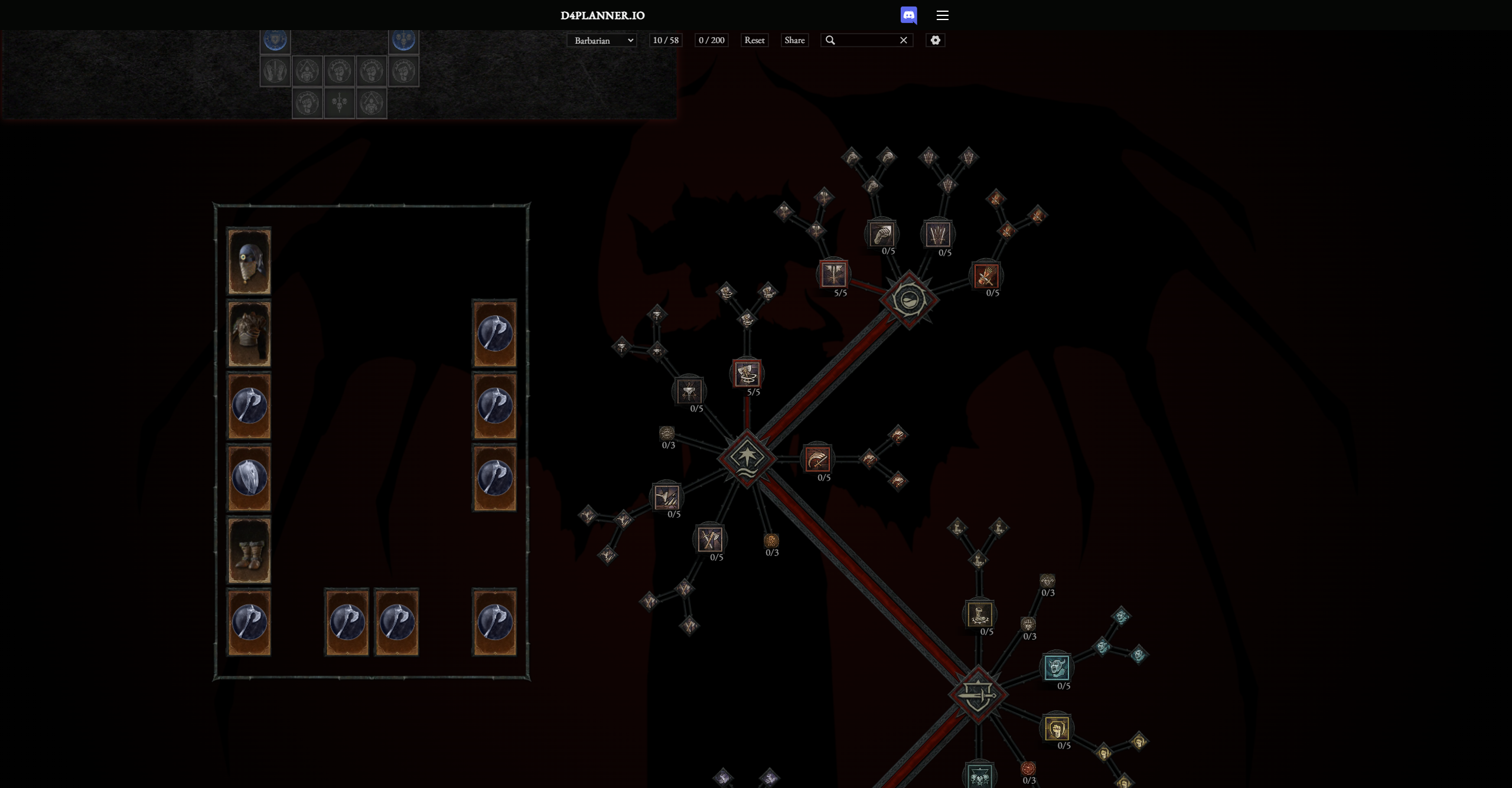Select the sword-and-shield defensive keystone node

pos(977,697)
